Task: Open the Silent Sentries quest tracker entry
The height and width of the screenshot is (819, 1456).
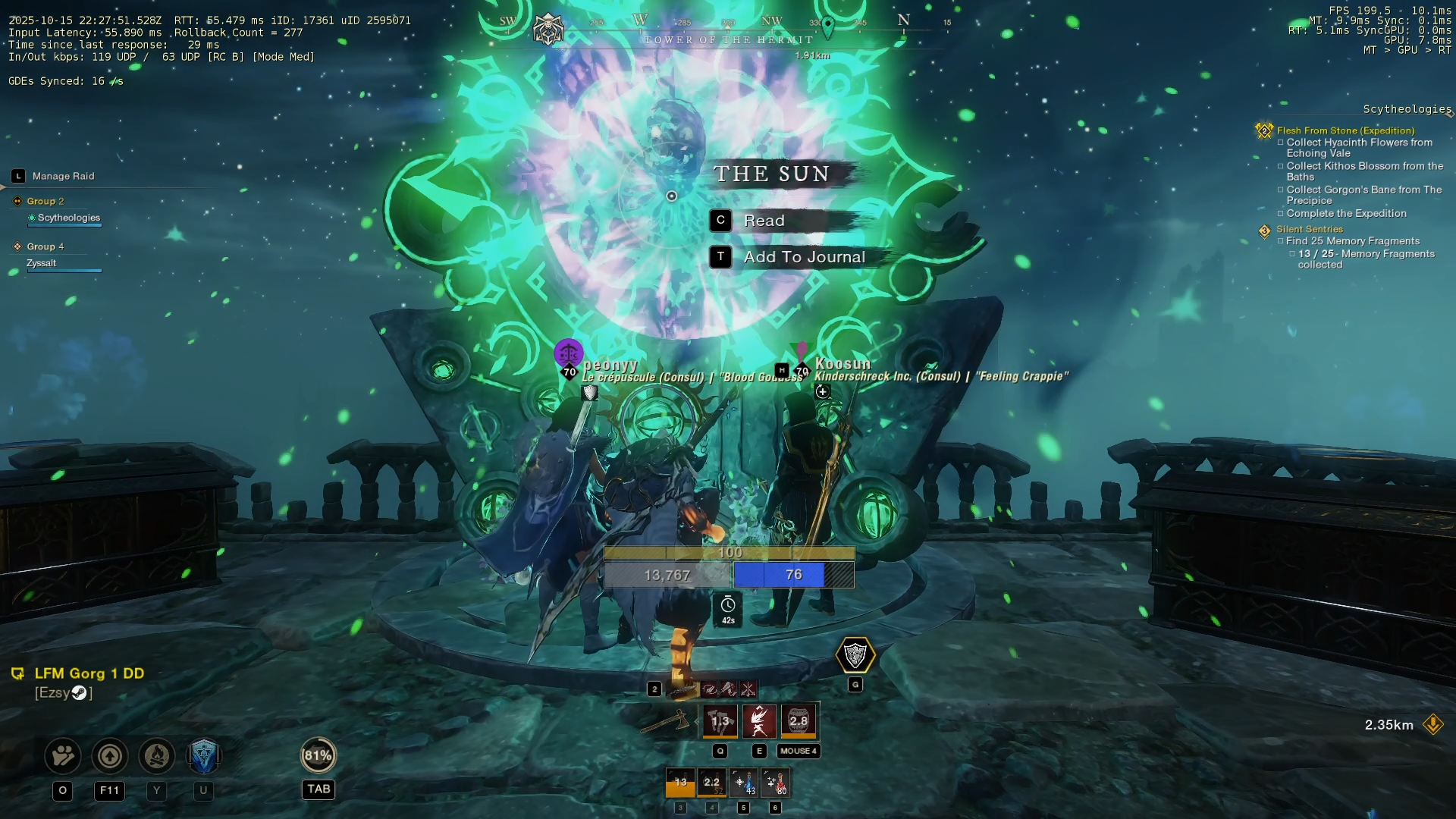Action: tap(1309, 229)
